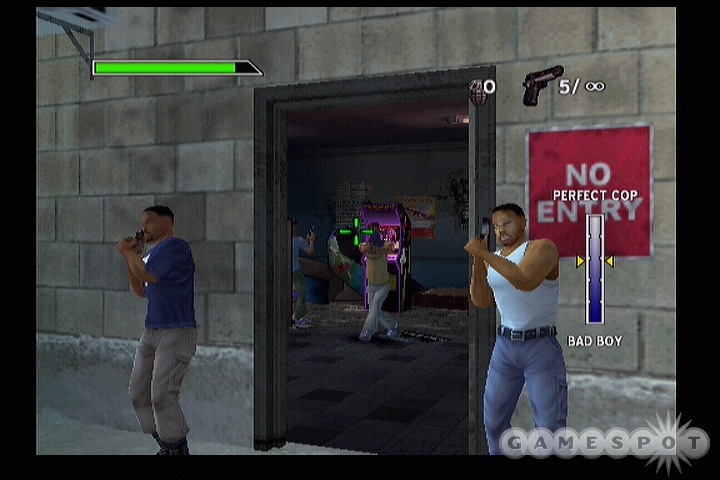Click the Perfect Cop to Bad Boy meter
The height and width of the screenshot is (480, 720).
[595, 268]
